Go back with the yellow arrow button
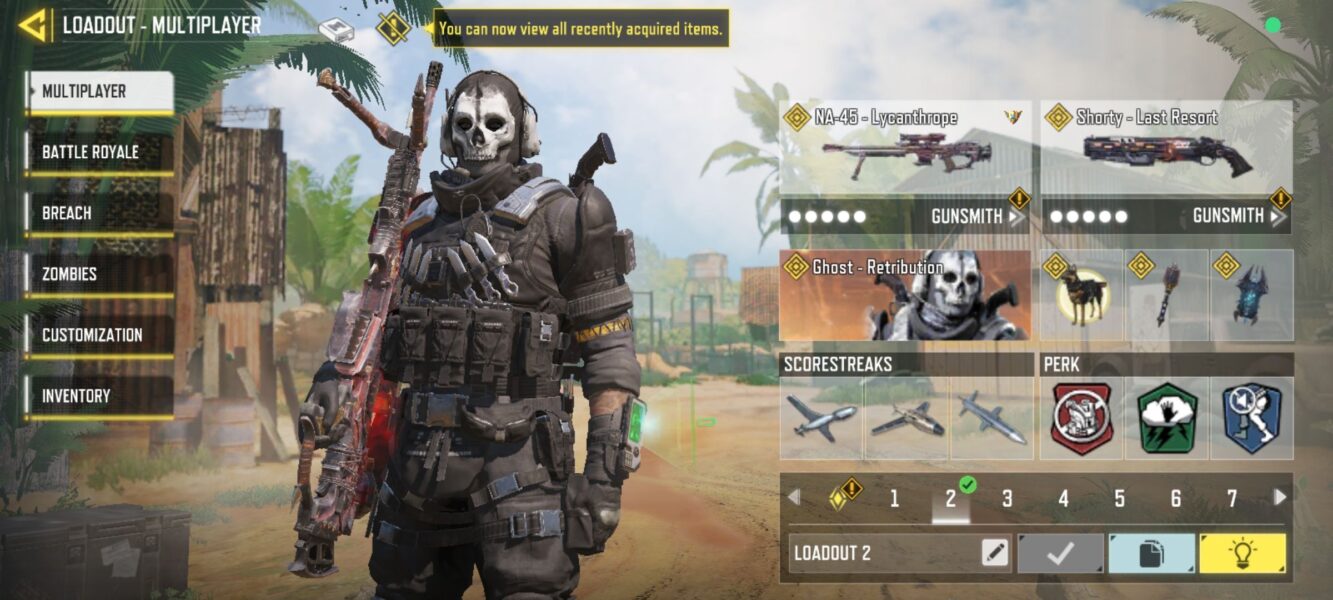This screenshot has height=600, width=1333. pos(33,25)
